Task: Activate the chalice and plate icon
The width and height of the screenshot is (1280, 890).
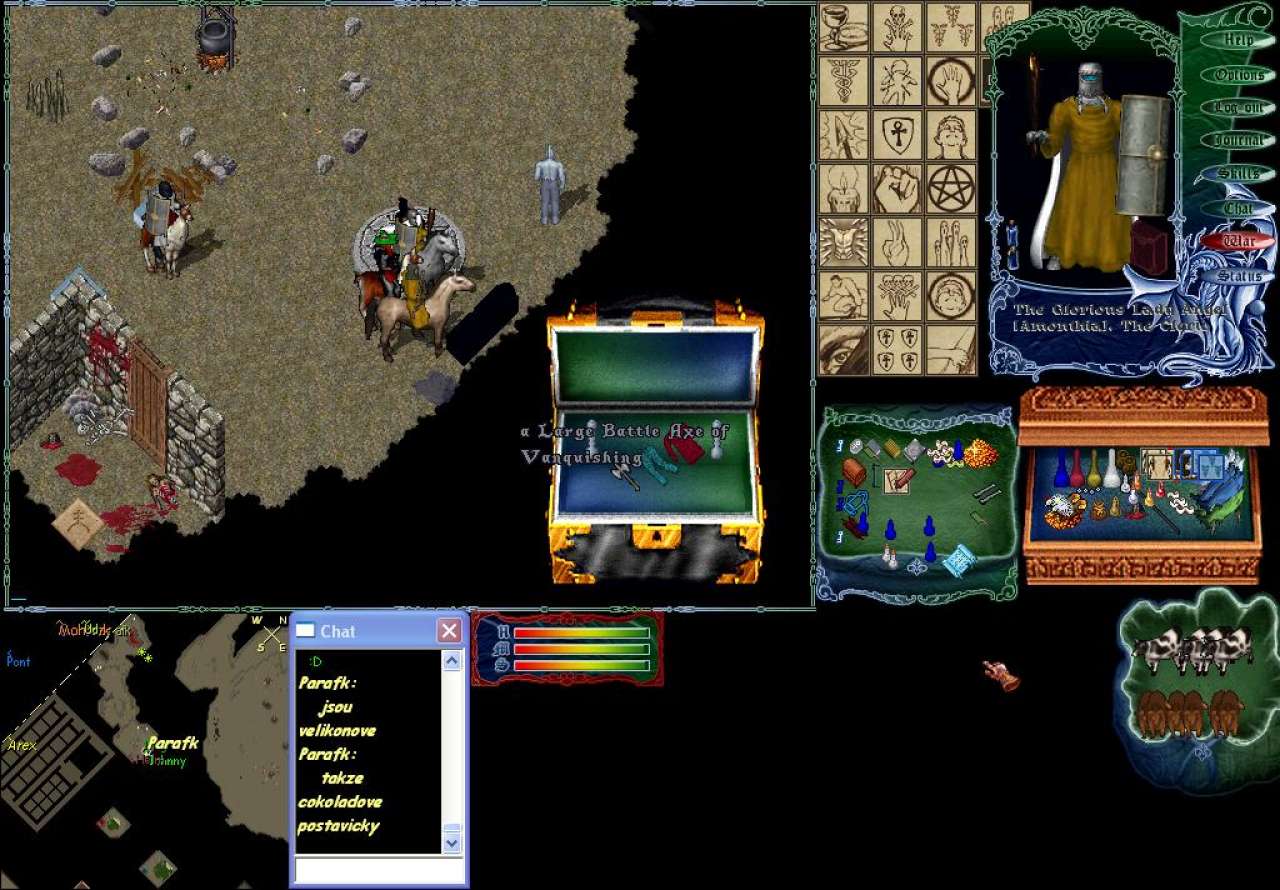Action: [844, 27]
